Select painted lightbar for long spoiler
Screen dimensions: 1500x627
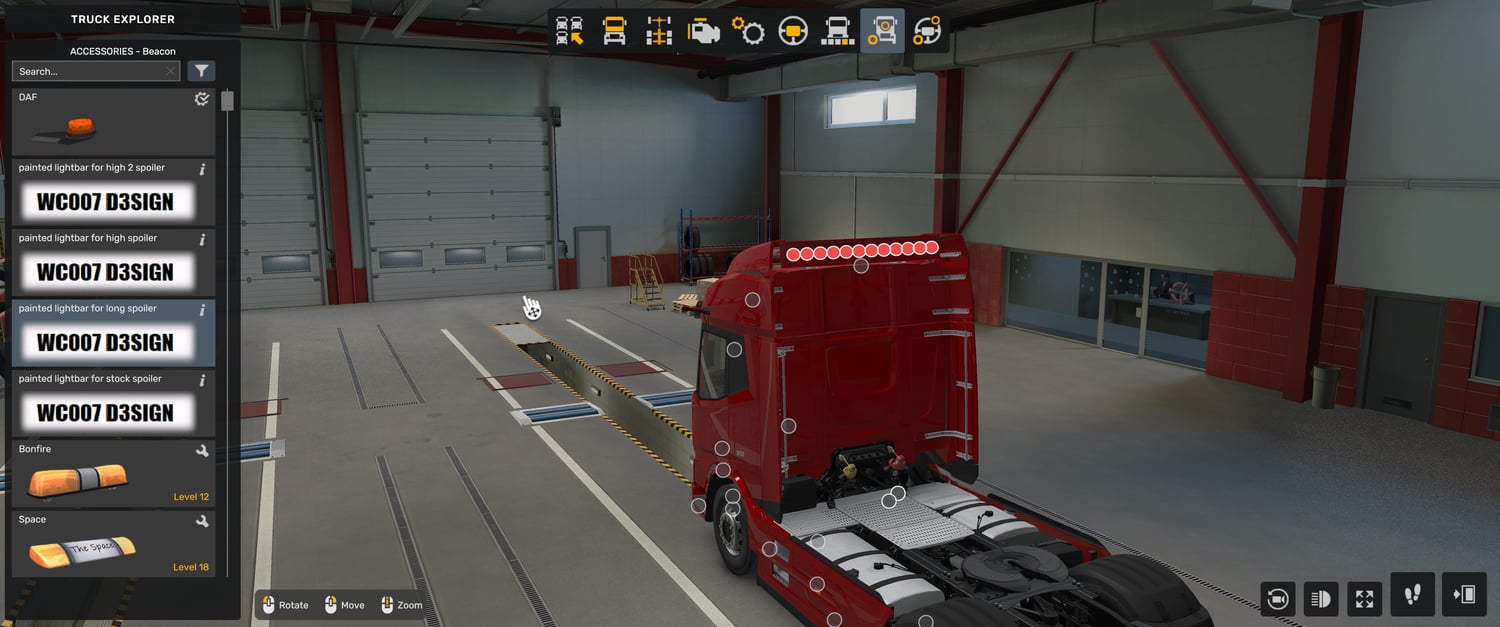(x=113, y=333)
